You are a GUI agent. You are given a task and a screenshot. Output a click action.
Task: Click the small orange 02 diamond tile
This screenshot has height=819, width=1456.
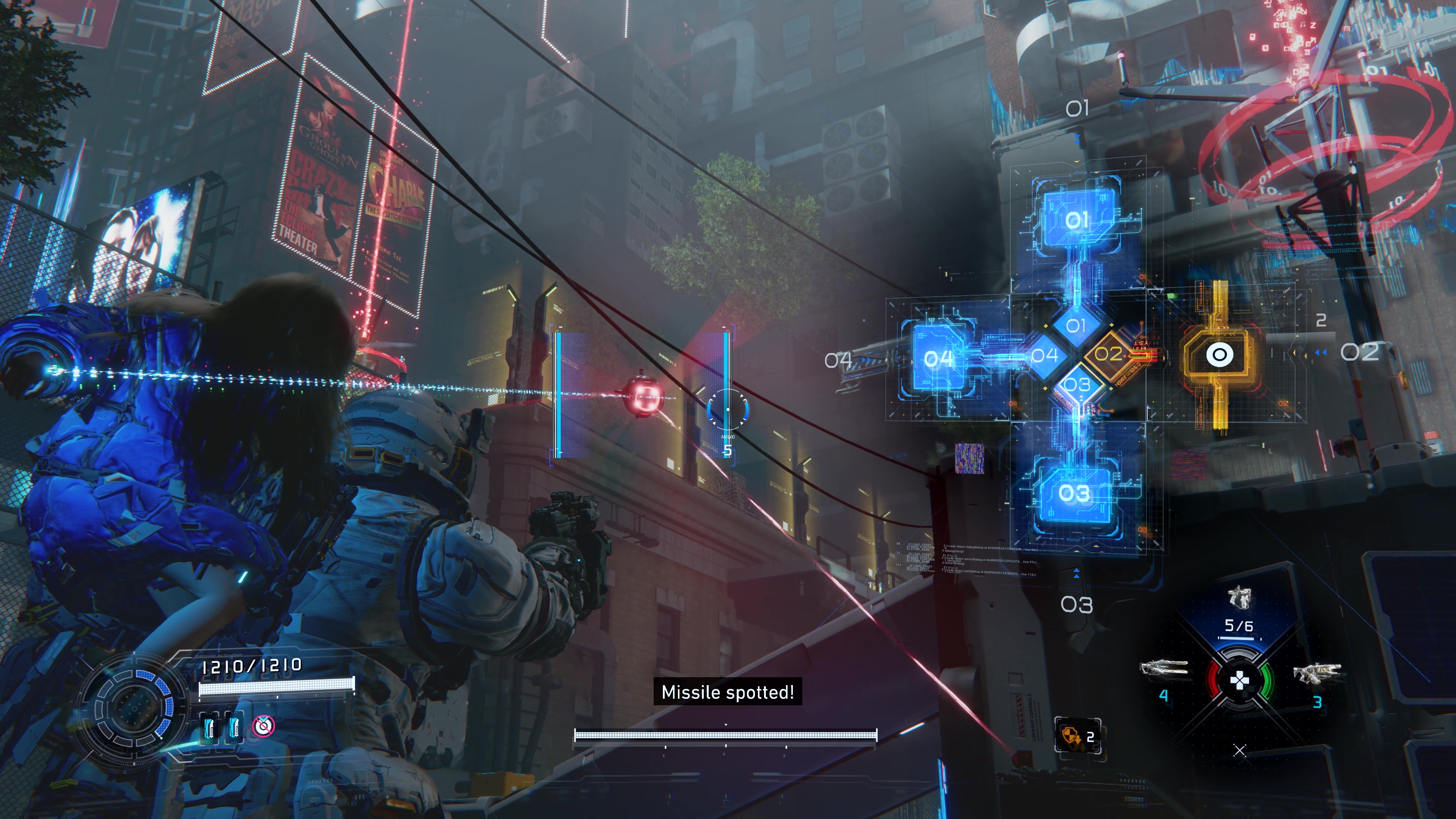point(1109,355)
